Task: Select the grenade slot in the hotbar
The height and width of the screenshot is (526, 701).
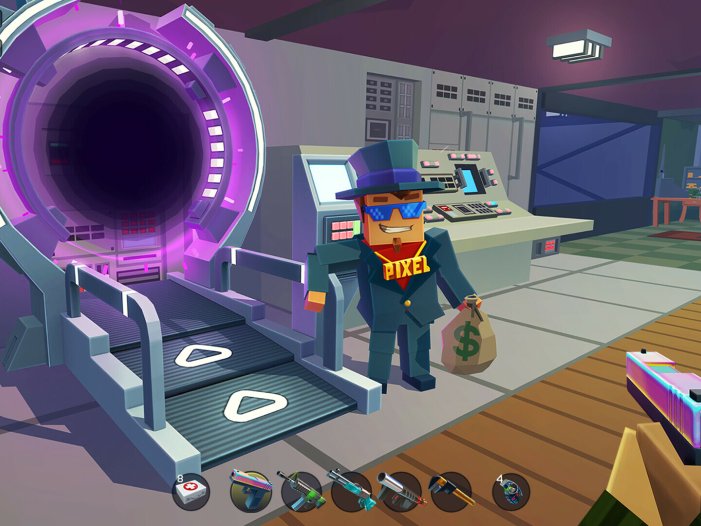Action: click(511, 490)
